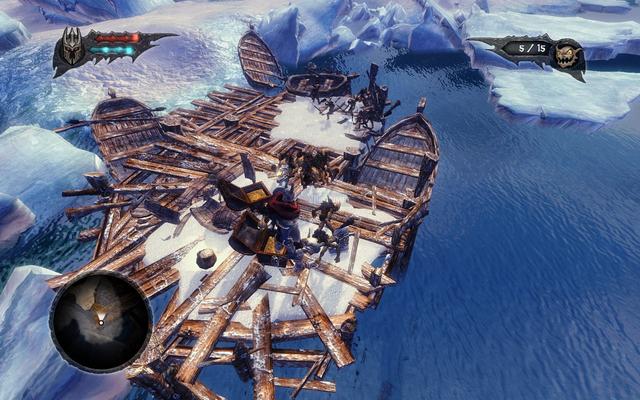This screenshot has width=640, height=400.
Task: Click the minion horde face icon
Action: pos(568,55)
